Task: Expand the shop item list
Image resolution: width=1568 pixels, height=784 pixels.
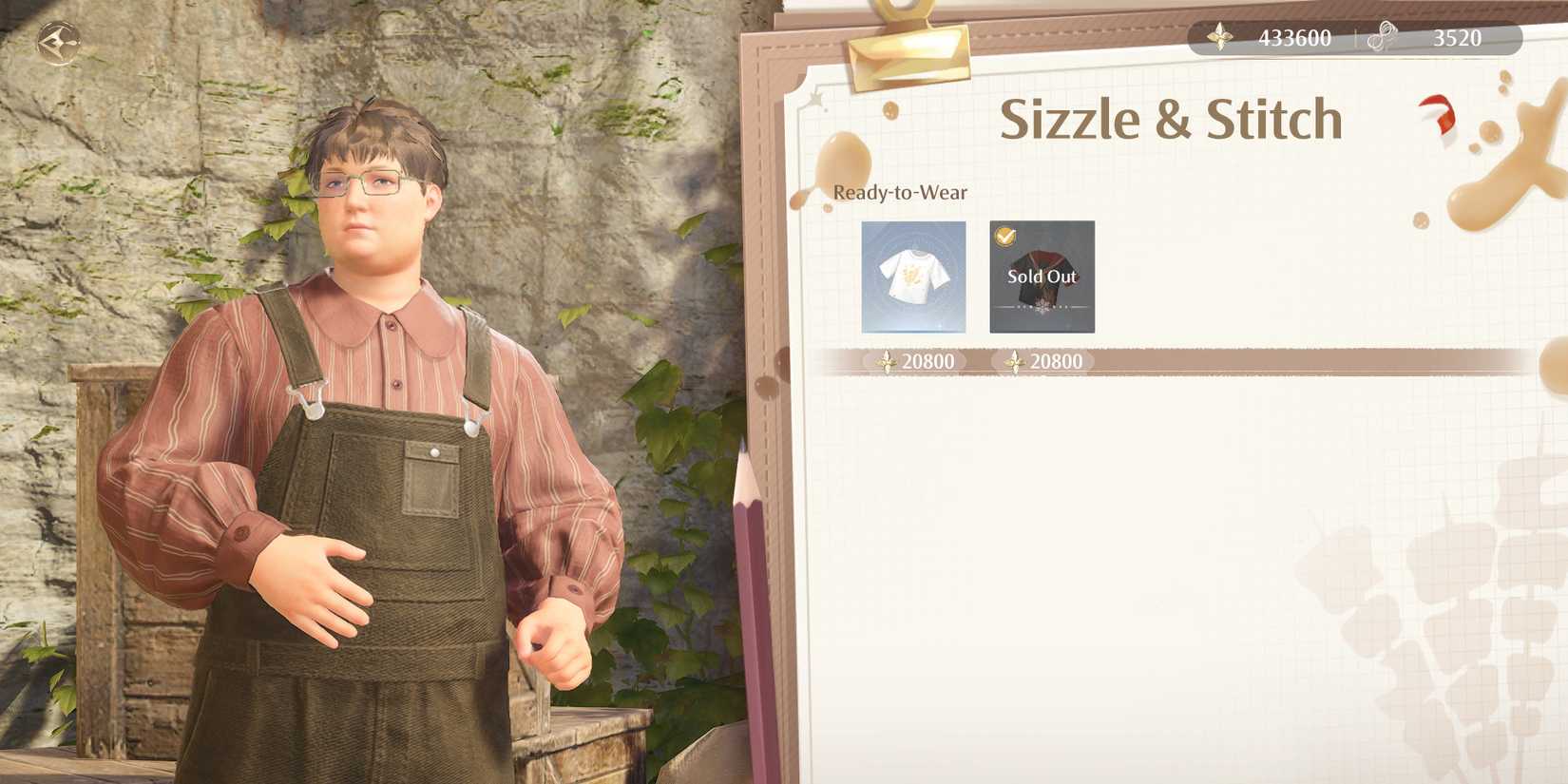Action: (x=977, y=277)
